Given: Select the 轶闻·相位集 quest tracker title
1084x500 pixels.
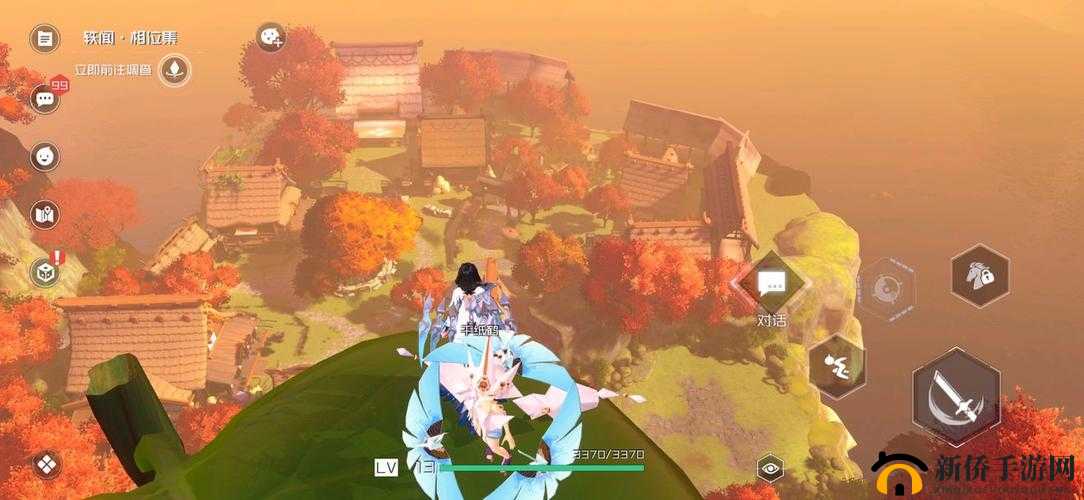Looking at the screenshot, I should point(130,39).
